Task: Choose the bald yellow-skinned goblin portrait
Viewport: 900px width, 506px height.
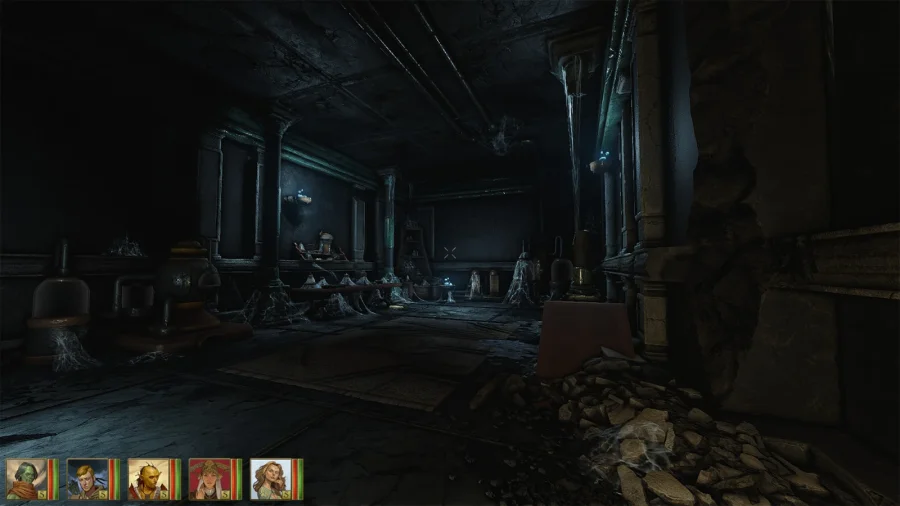Action: [148, 479]
